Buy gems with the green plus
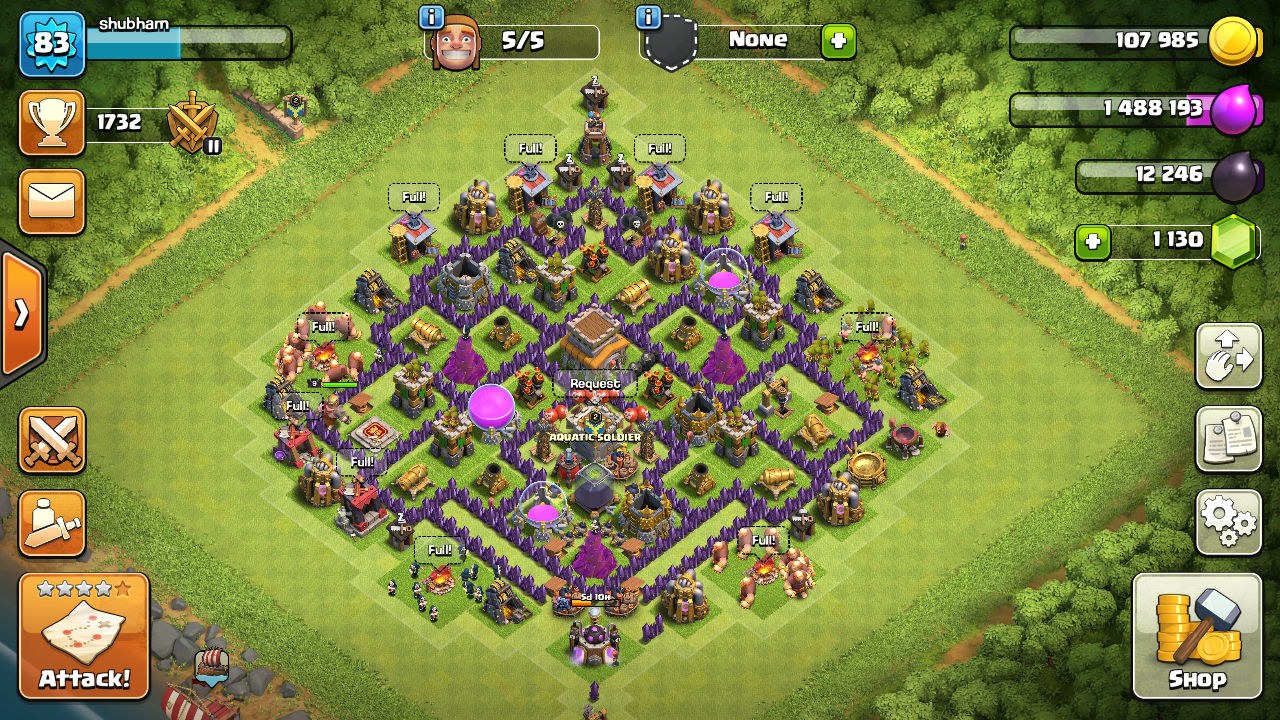Image resolution: width=1280 pixels, height=720 pixels. click(1093, 242)
